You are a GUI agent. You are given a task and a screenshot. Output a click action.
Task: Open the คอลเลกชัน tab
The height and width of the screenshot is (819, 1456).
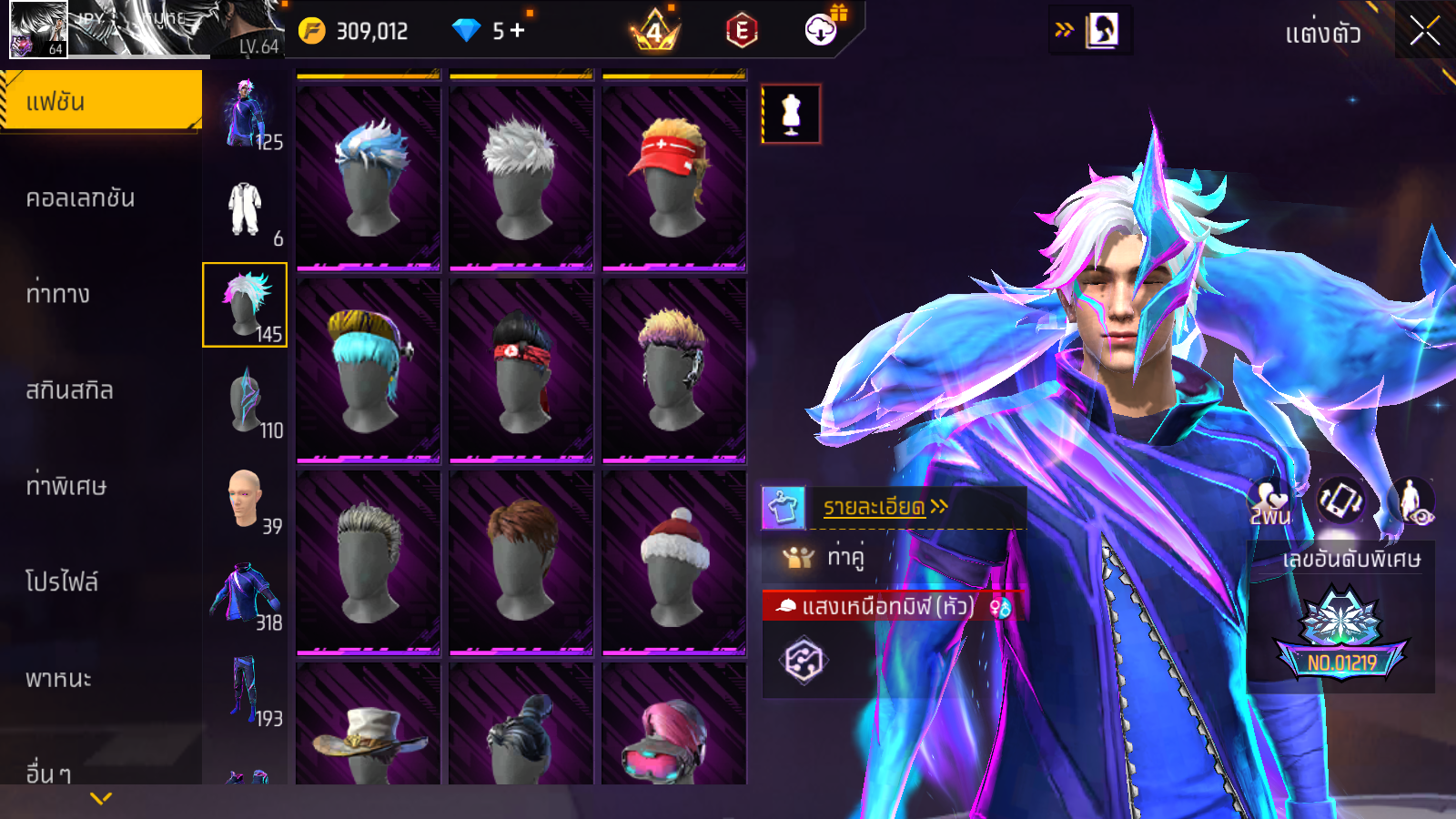(x=80, y=198)
